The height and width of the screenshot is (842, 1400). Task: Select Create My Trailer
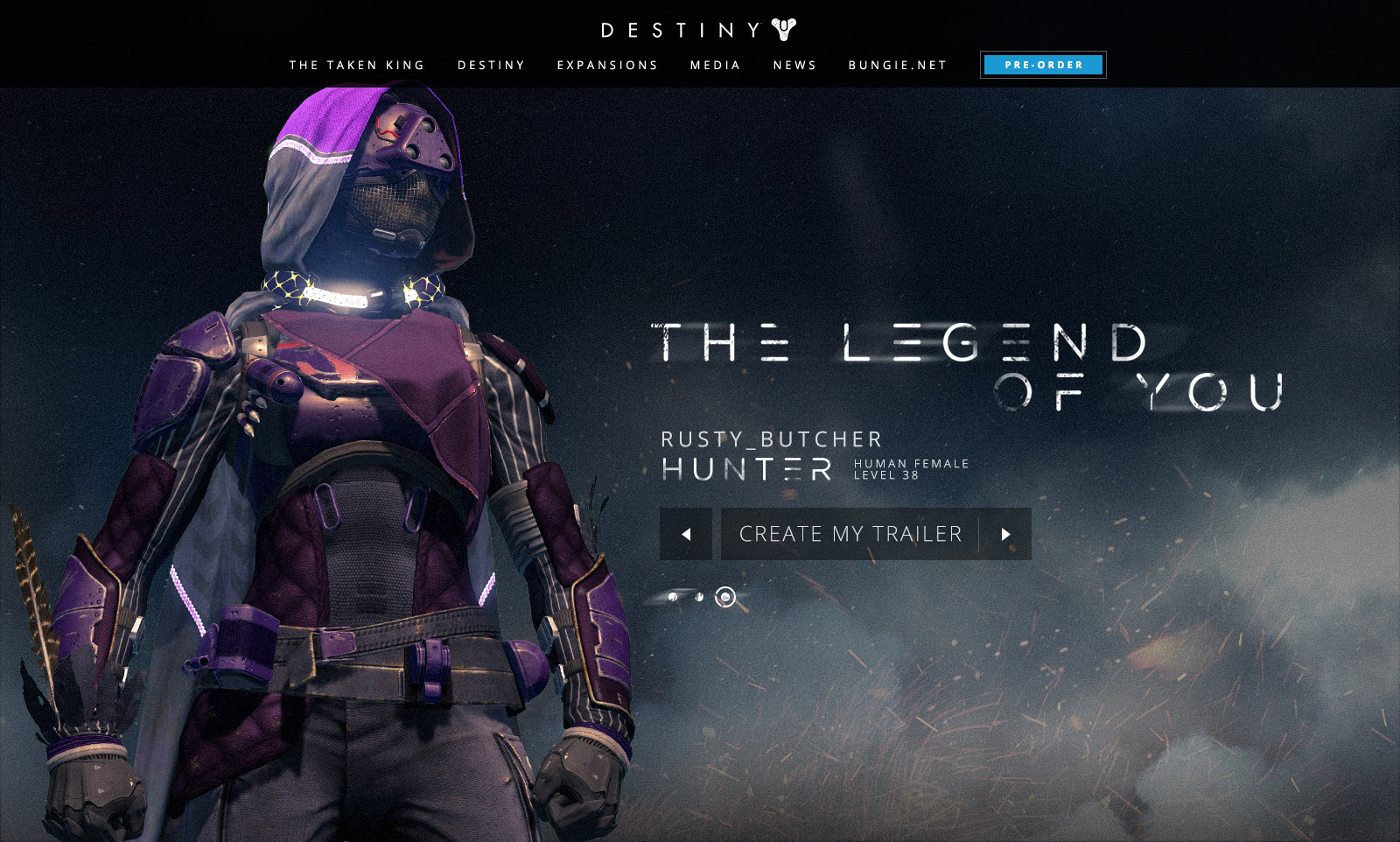pos(850,534)
